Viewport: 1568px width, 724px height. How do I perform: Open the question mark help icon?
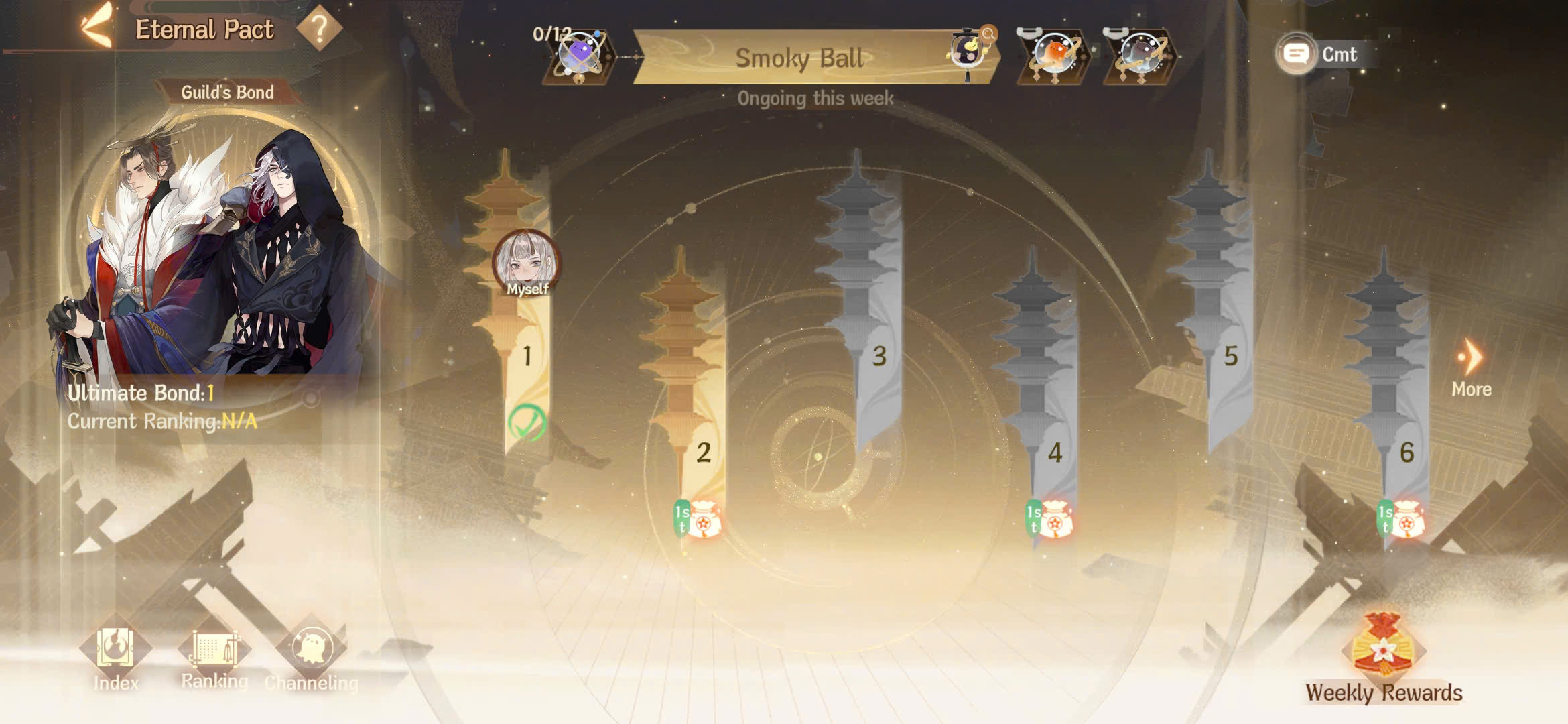point(319,28)
